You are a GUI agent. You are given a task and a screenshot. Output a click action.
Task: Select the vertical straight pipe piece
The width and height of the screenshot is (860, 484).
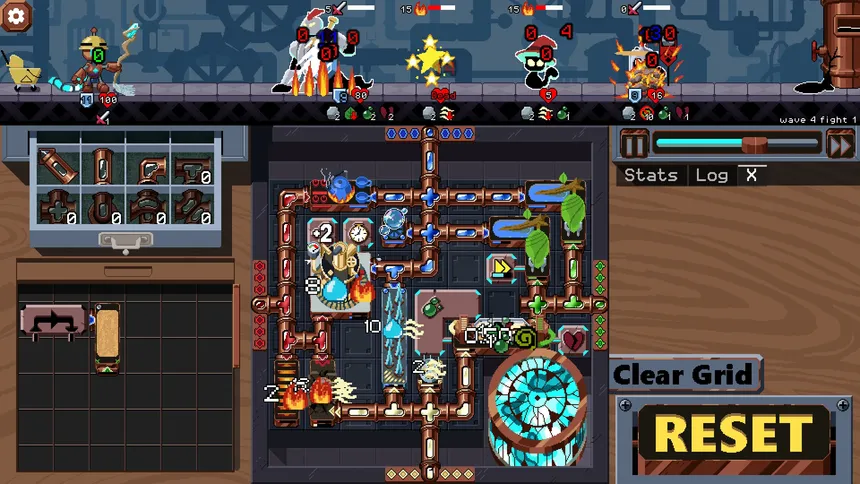(102, 165)
